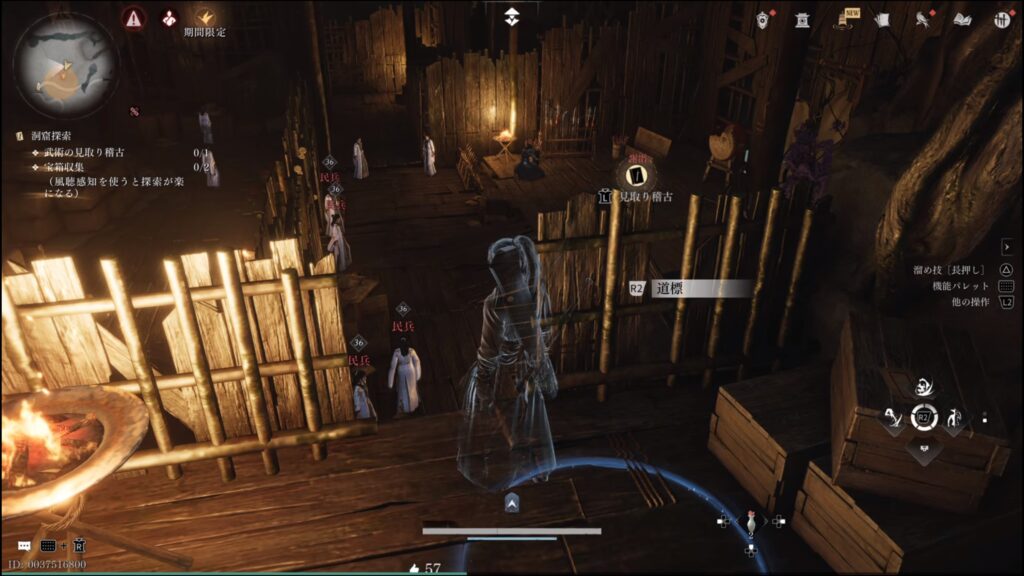Open the shield badge icon in top bar
Image resolution: width=1024 pixels, height=576 pixels.
pyautogui.click(x=764, y=20)
